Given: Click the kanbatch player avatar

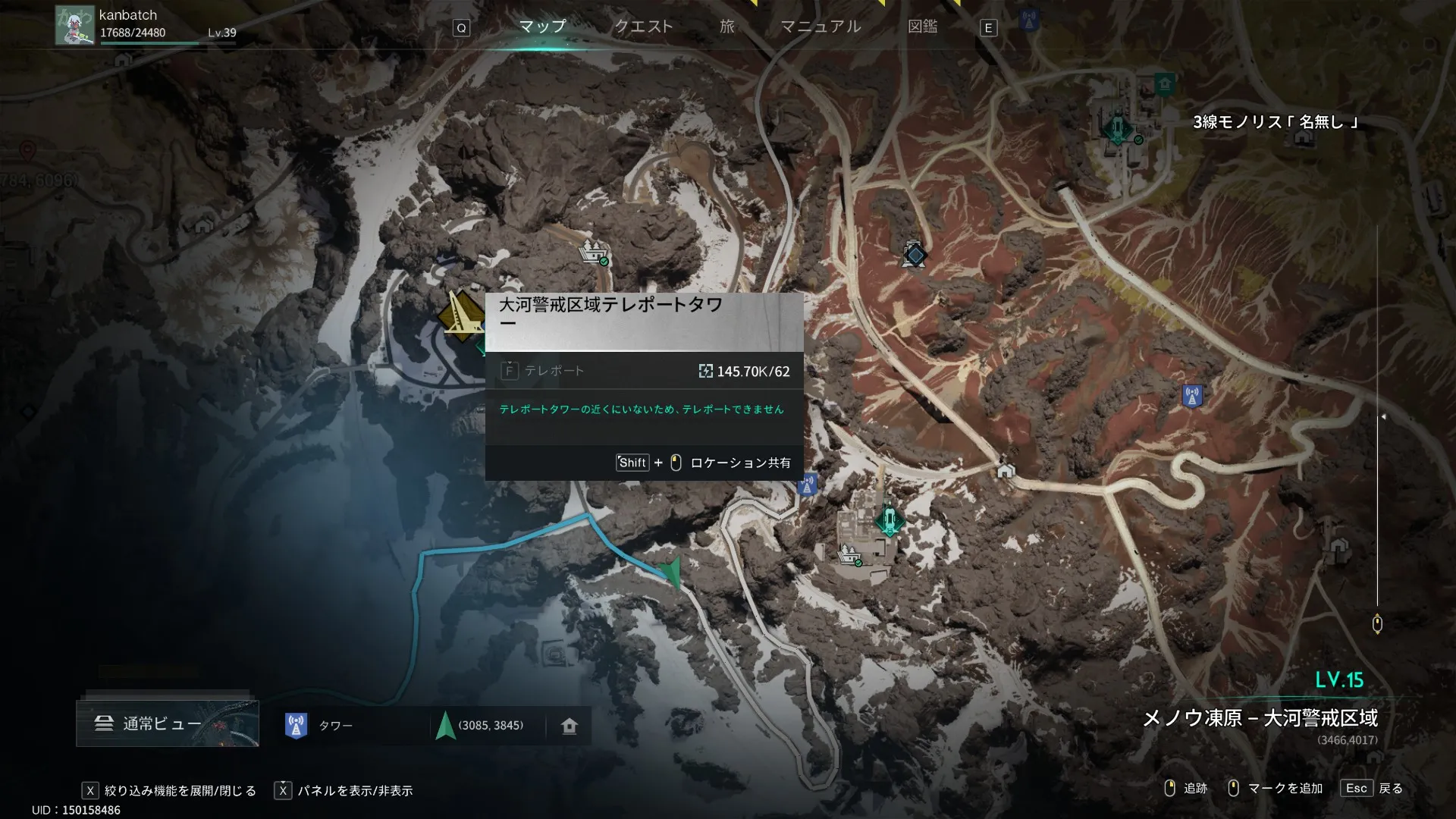Looking at the screenshot, I should pyautogui.click(x=75, y=25).
